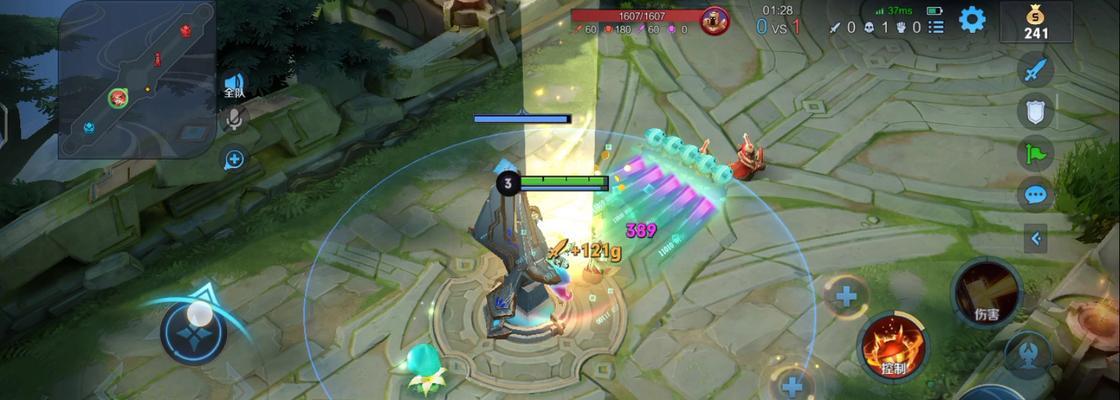1120x400 pixels.
Task: Activate the 伤害 damage skill
Action: coord(986,294)
